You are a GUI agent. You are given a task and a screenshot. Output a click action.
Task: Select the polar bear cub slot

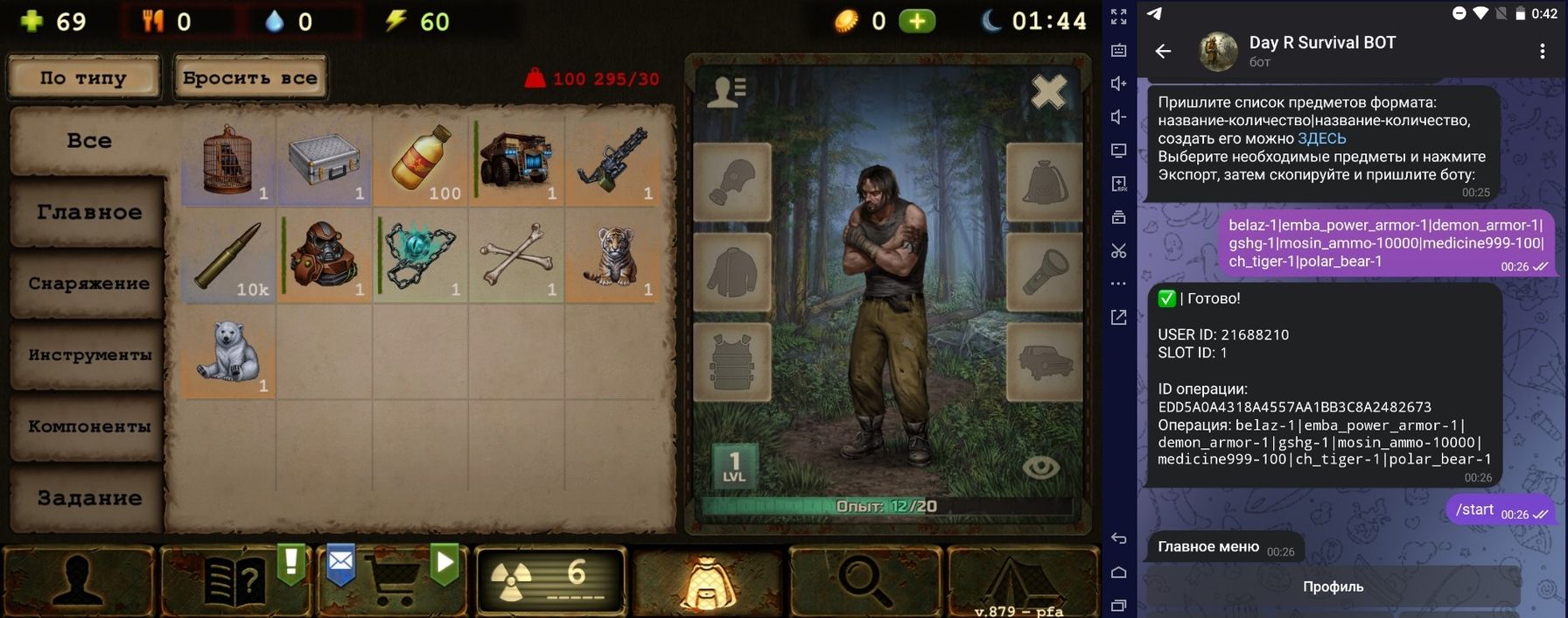[228, 352]
